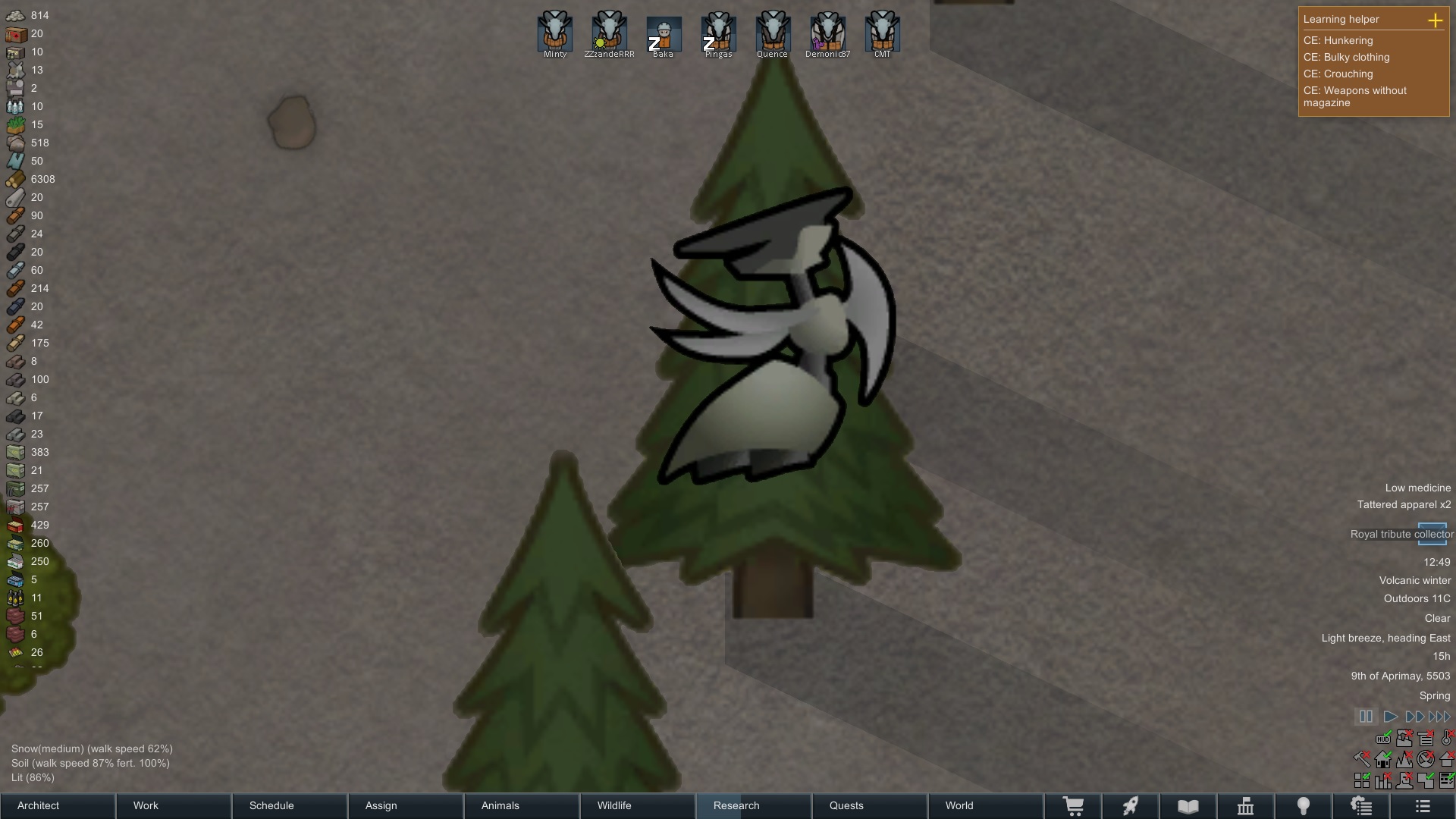
Task: Open the history book icon in the bottom bar
Action: tap(1187, 806)
